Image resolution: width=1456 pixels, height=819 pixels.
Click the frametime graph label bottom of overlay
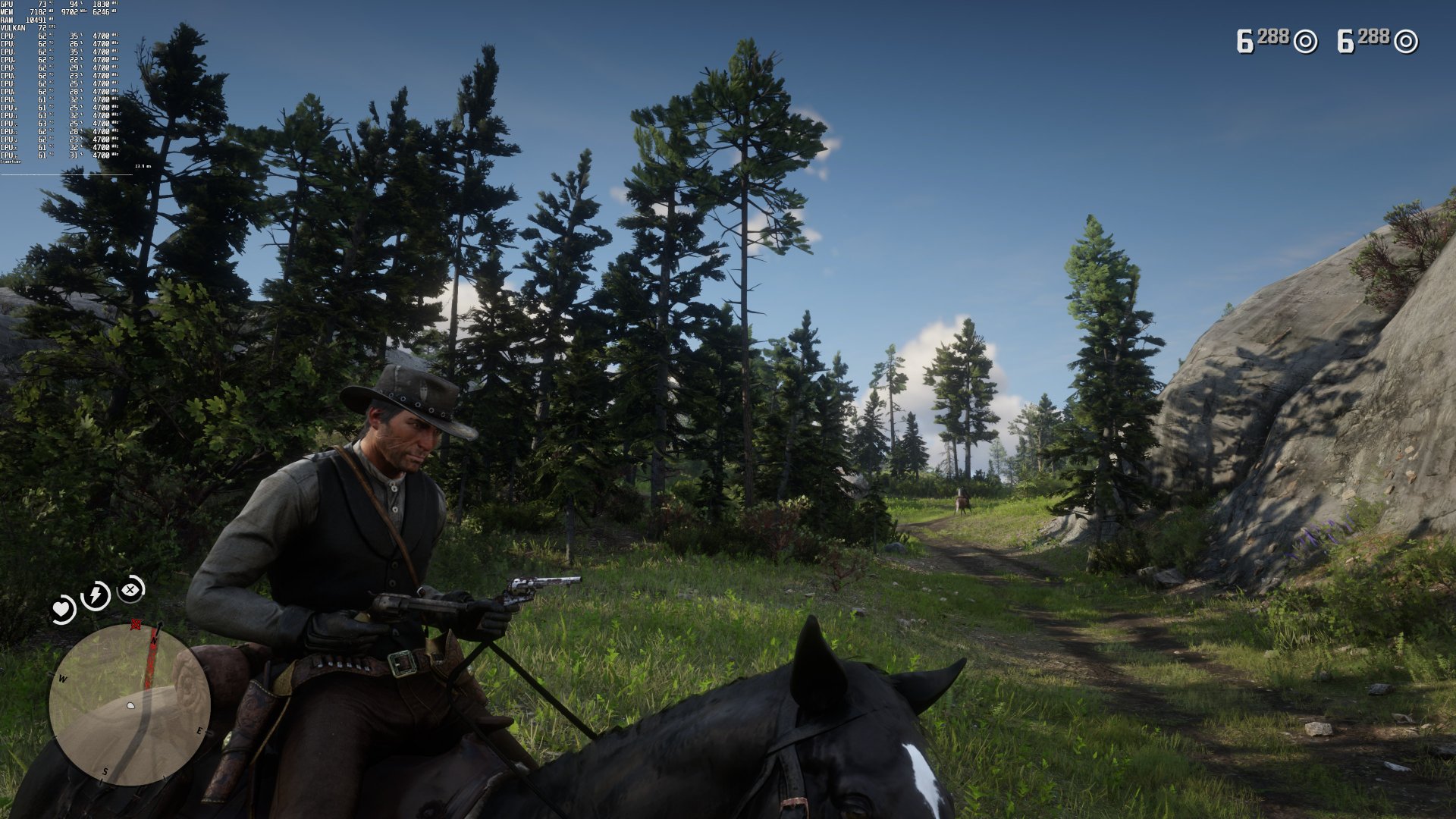pyautogui.click(x=10, y=161)
